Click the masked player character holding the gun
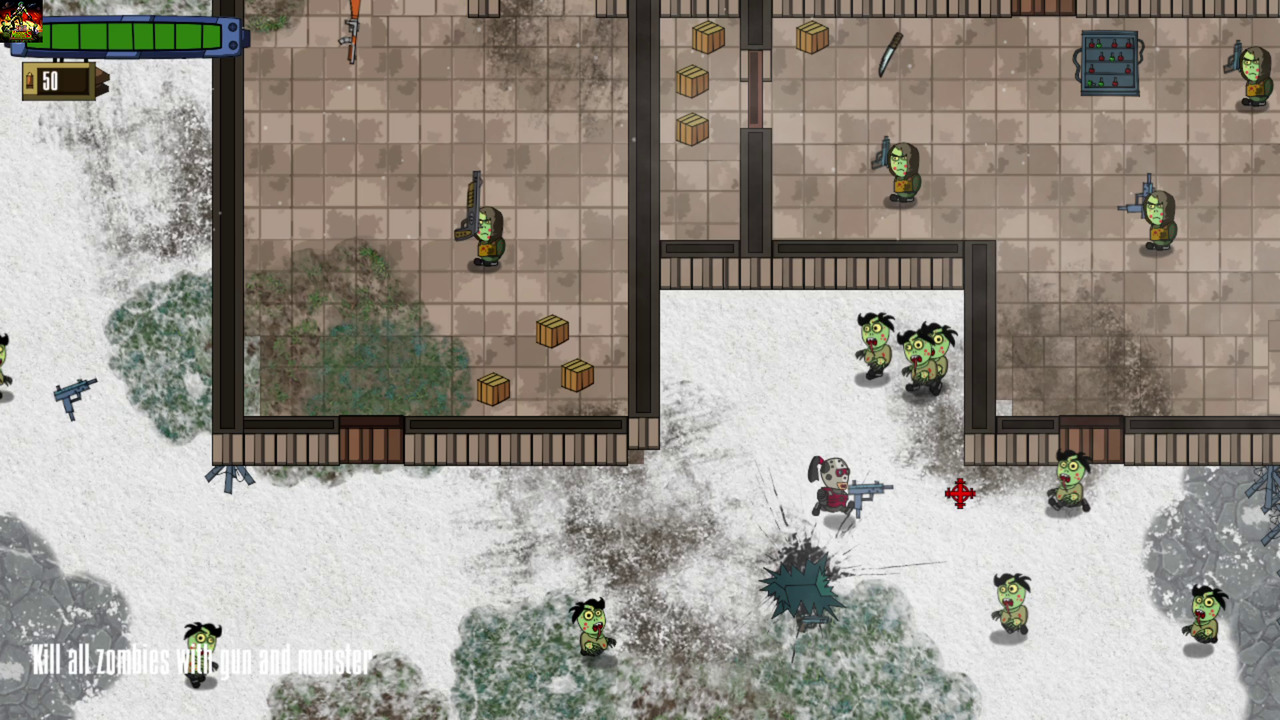1280x720 pixels. [838, 490]
